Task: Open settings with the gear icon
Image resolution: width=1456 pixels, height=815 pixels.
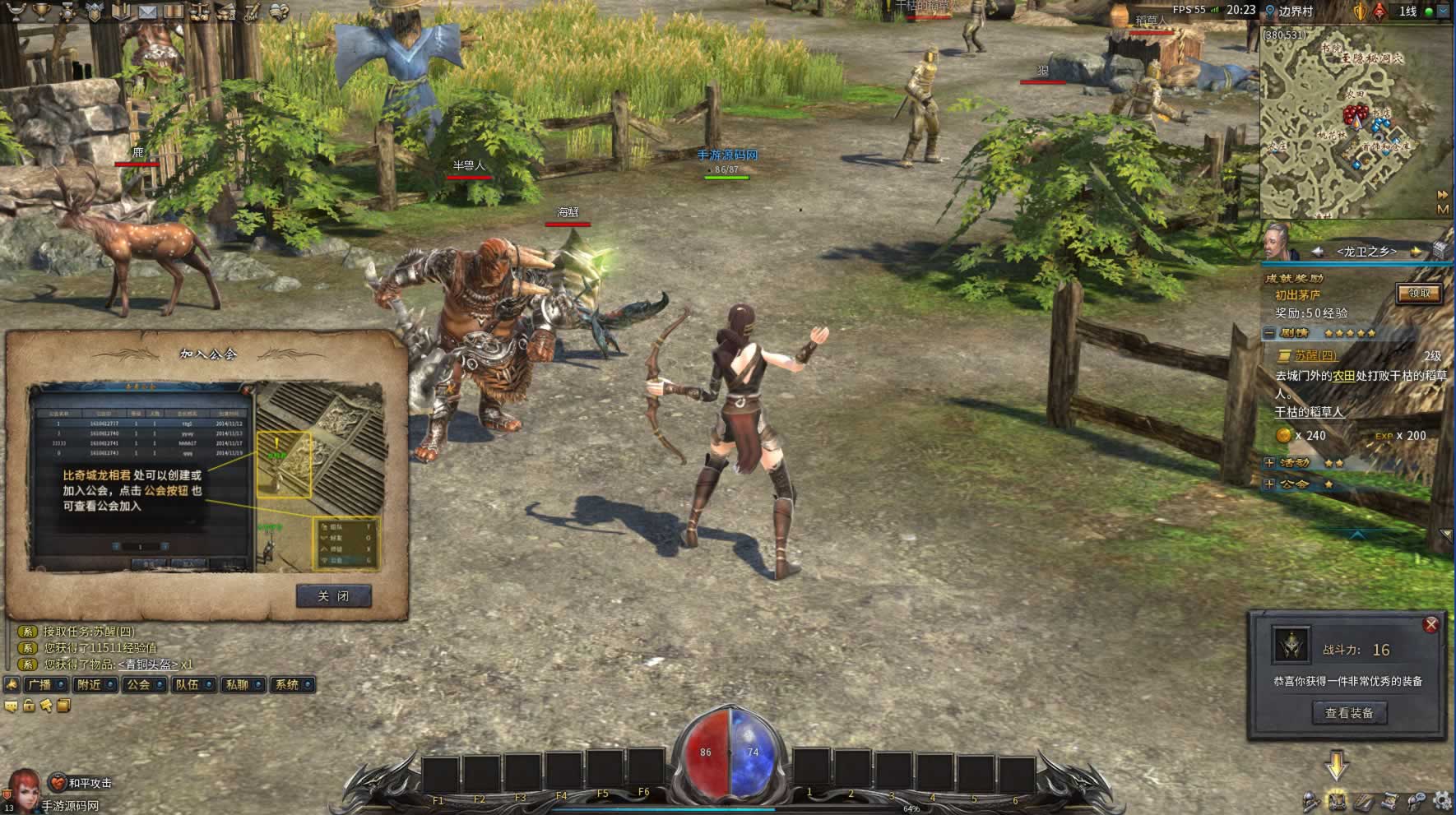Action: (x=1441, y=800)
